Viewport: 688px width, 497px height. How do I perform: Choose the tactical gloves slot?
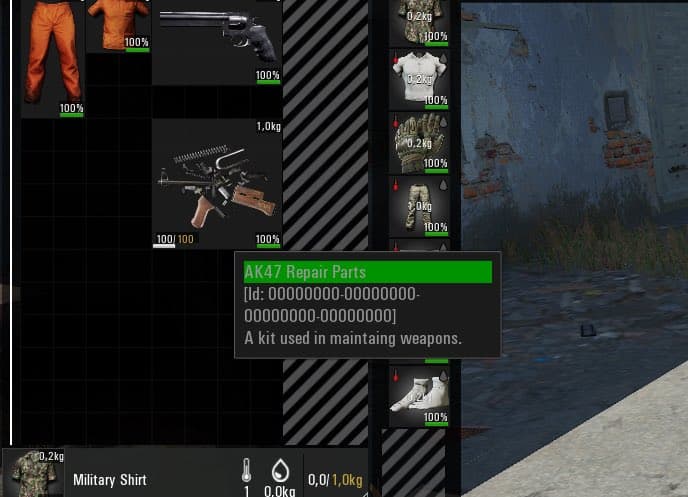(x=418, y=142)
